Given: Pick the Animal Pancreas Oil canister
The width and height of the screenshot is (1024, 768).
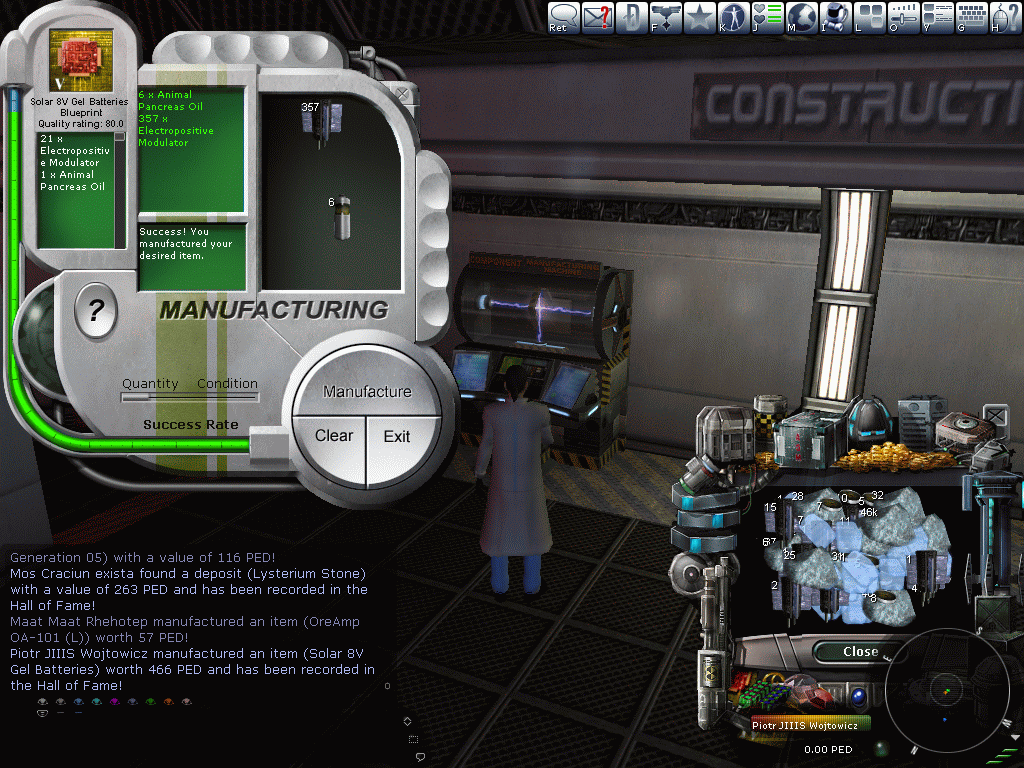Looking at the screenshot, I should (x=342, y=217).
